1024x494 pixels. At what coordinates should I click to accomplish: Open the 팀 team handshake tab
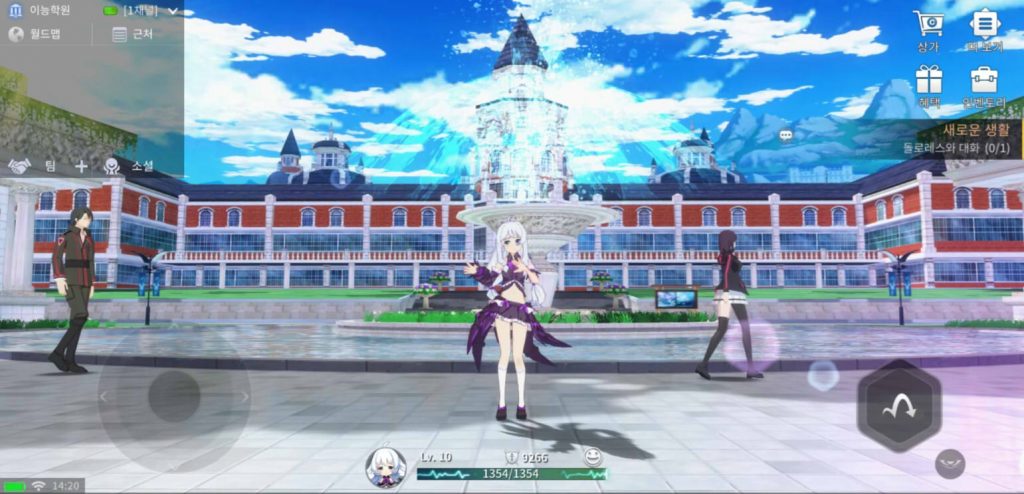33,166
